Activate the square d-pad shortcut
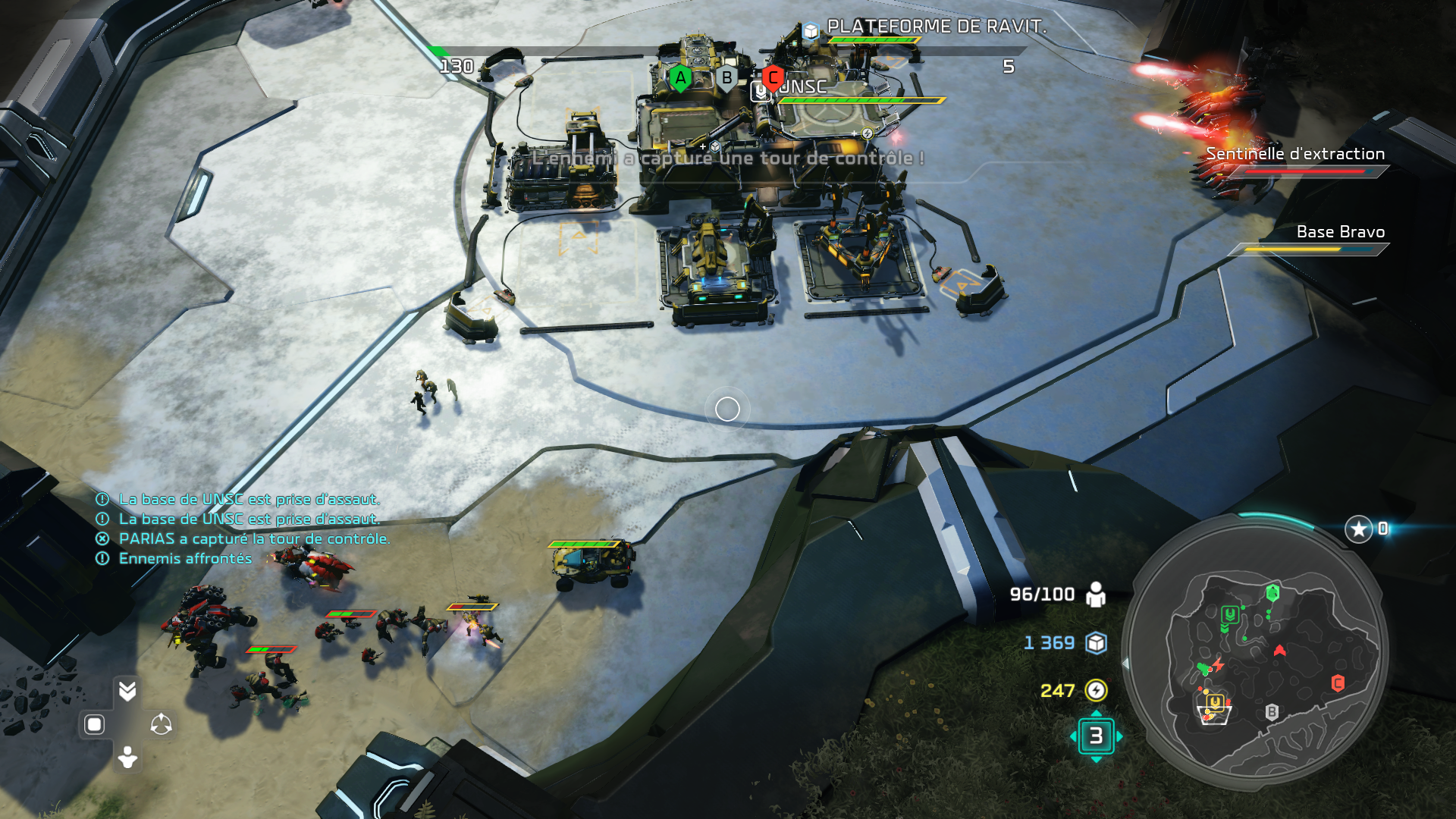Viewport: 1456px width, 819px height. (x=94, y=725)
